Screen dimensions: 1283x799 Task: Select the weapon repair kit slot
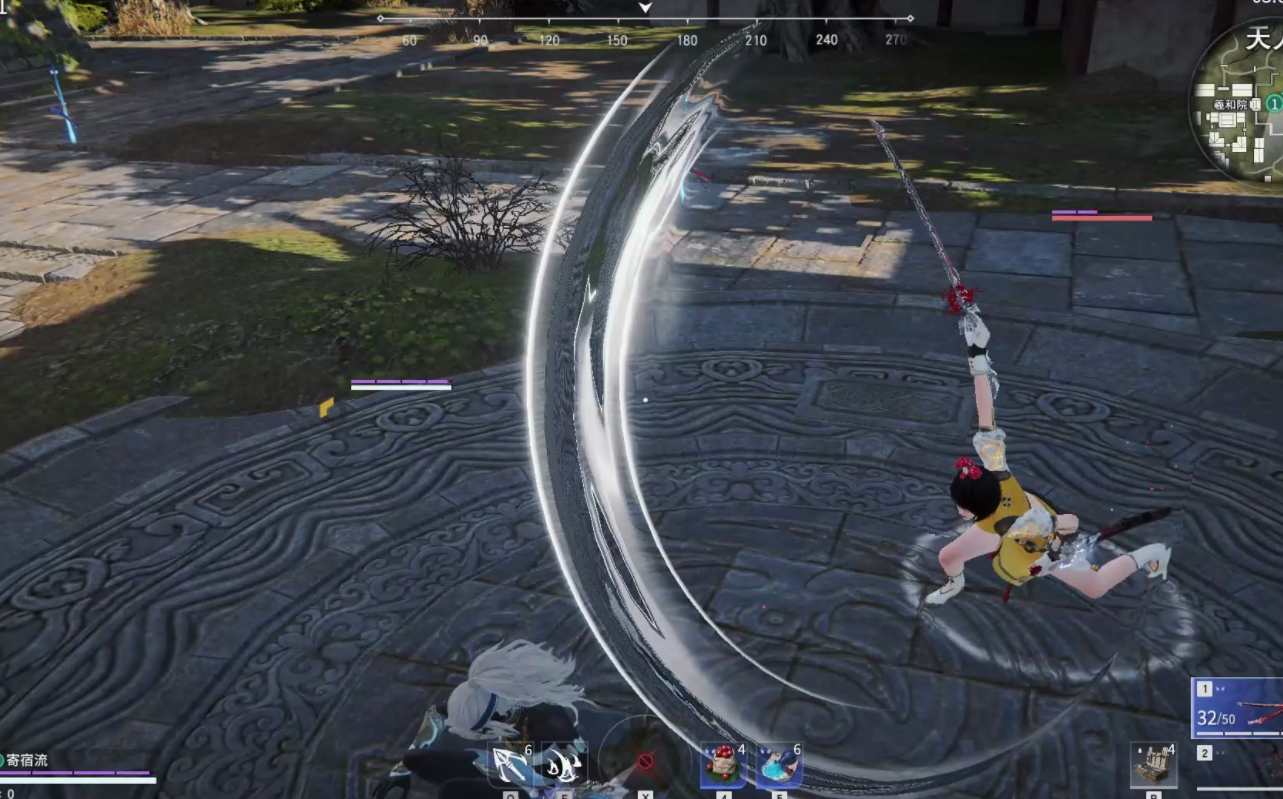click(x=1153, y=766)
